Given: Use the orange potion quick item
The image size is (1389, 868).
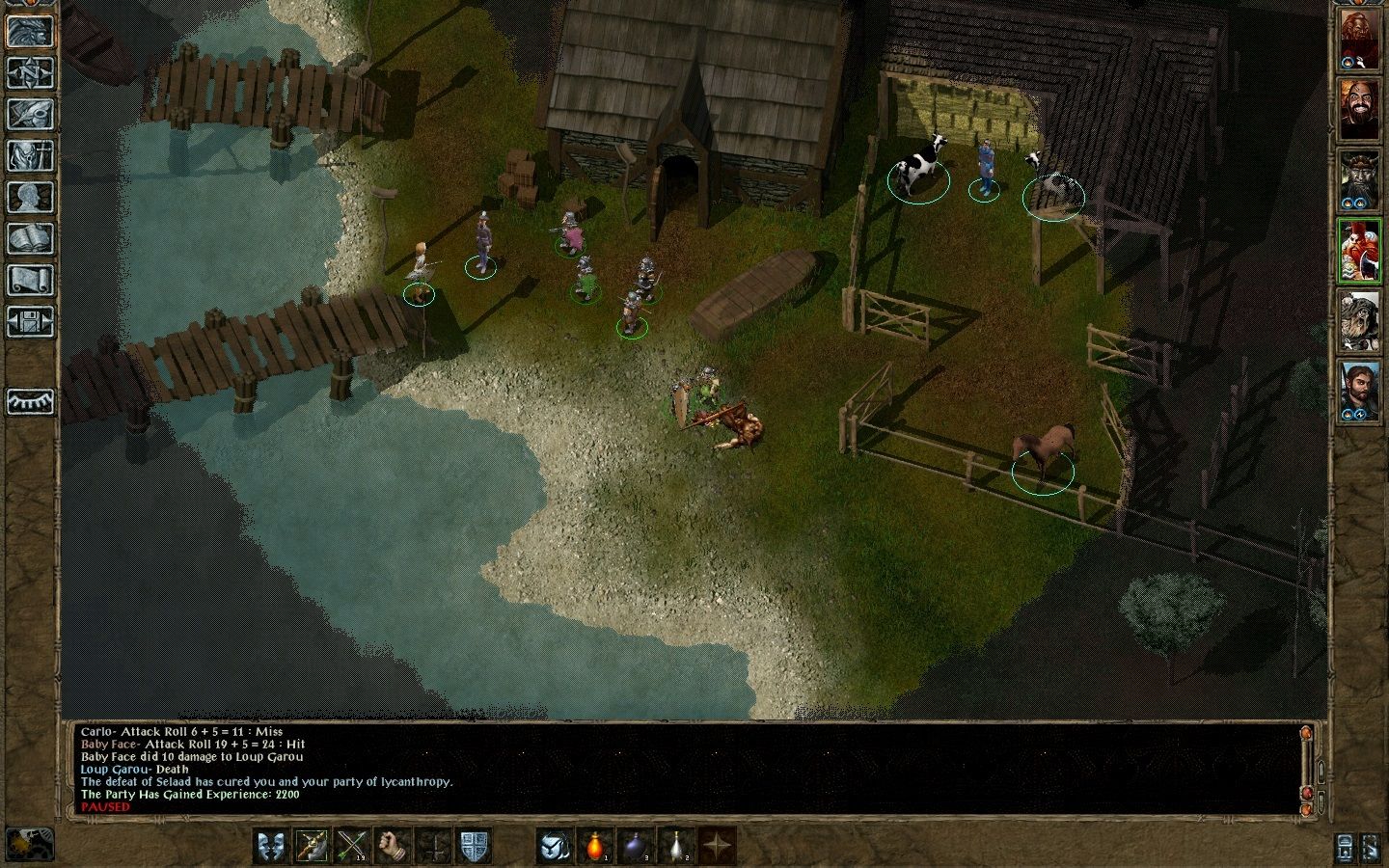Looking at the screenshot, I should [595, 846].
